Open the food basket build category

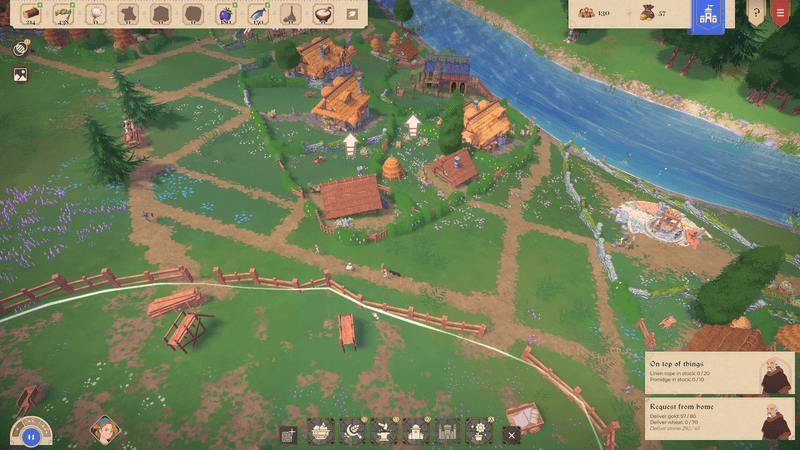point(321,433)
